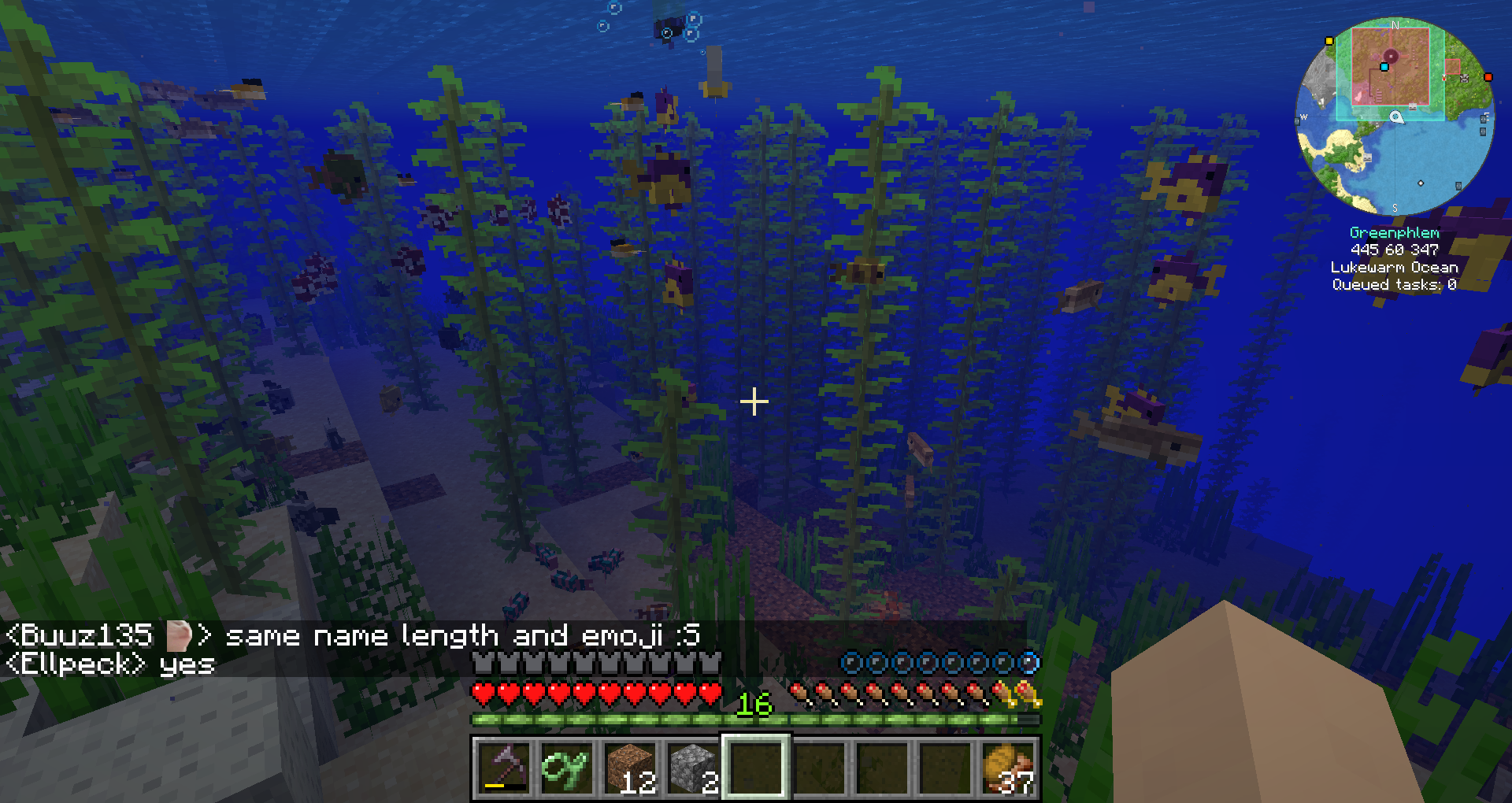Click the red waypoint marker on minimap

pyautogui.click(x=1488, y=77)
